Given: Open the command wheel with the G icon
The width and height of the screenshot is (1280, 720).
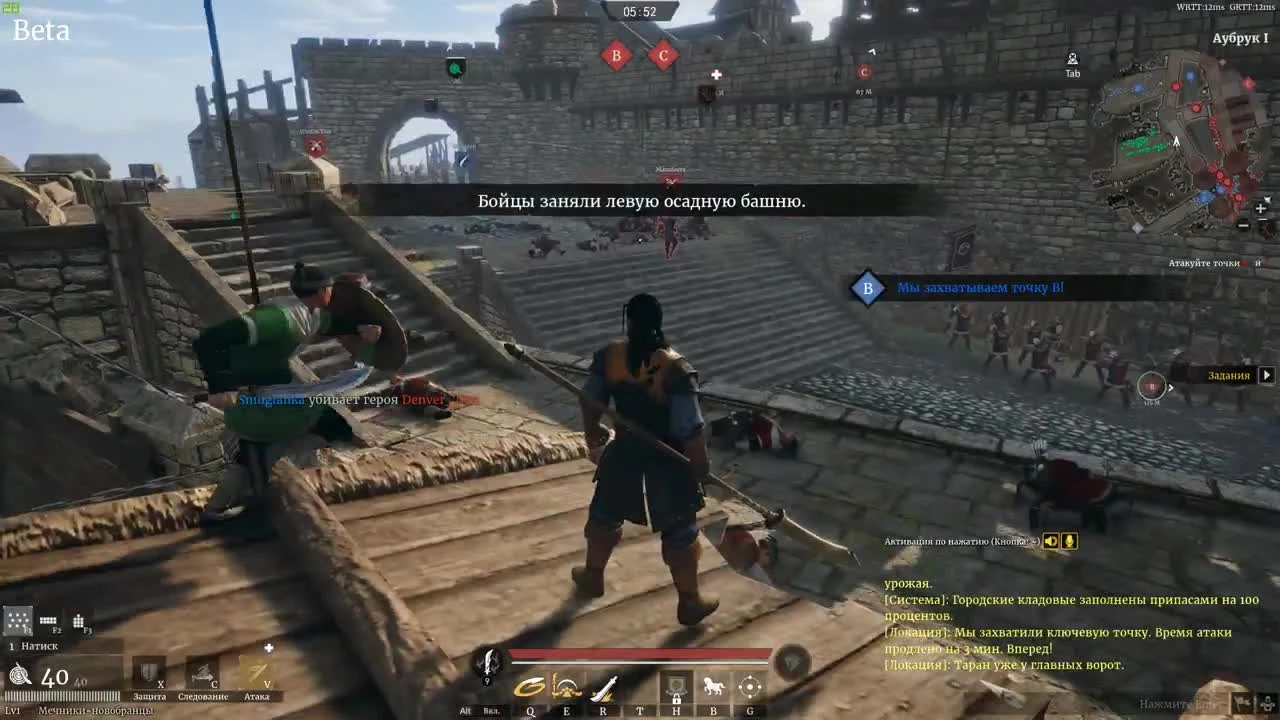Looking at the screenshot, I should 749,686.
